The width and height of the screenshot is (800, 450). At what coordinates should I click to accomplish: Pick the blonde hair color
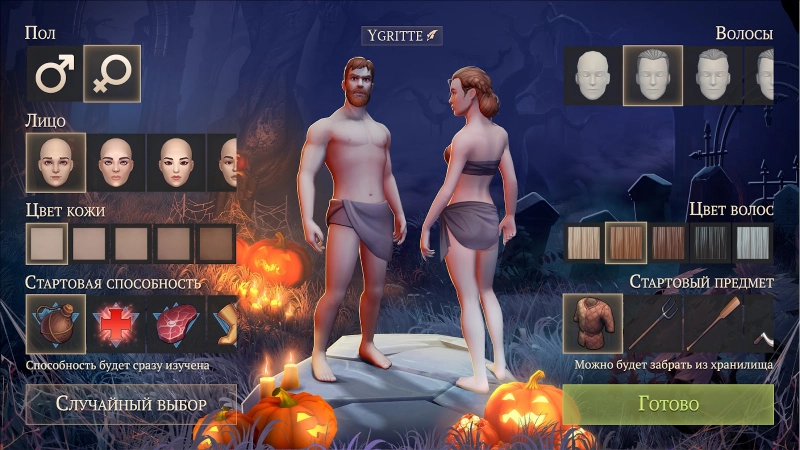[x=584, y=242]
